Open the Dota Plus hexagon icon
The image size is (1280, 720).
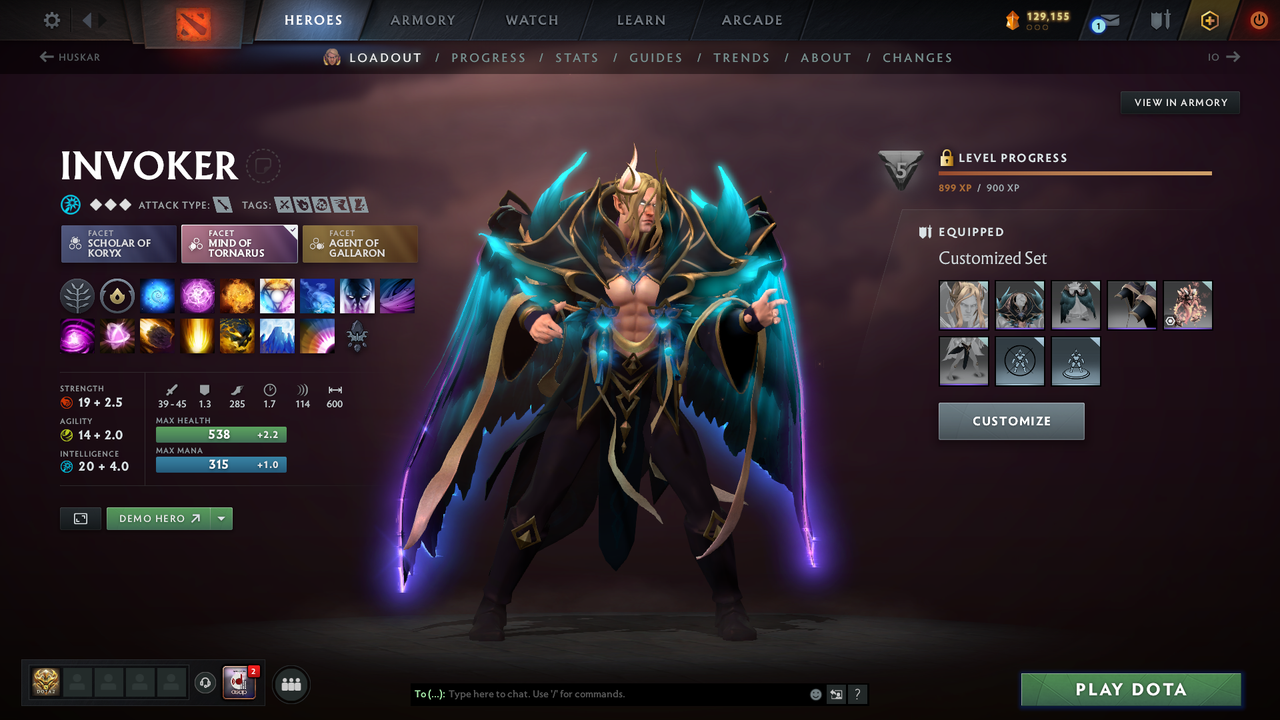tap(1209, 19)
